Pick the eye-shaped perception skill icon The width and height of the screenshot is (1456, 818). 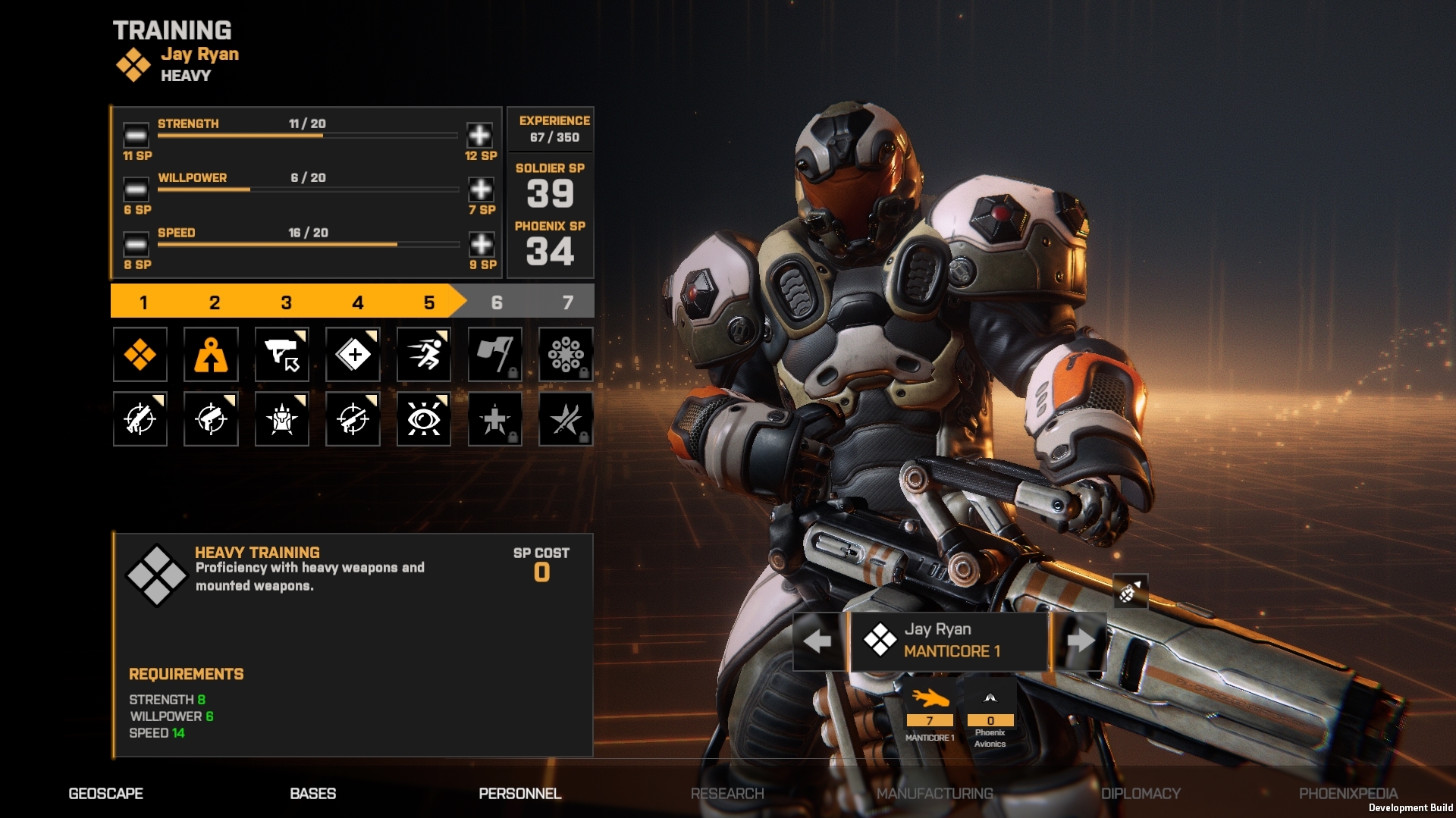click(x=424, y=418)
